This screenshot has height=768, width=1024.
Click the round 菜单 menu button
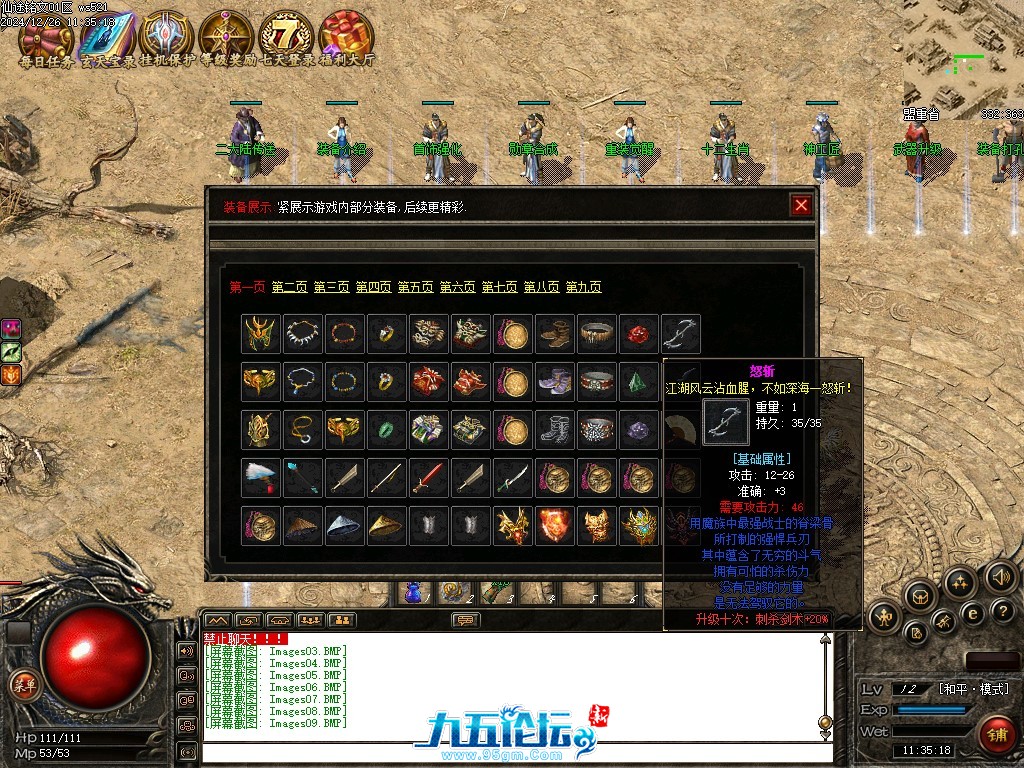tap(22, 684)
